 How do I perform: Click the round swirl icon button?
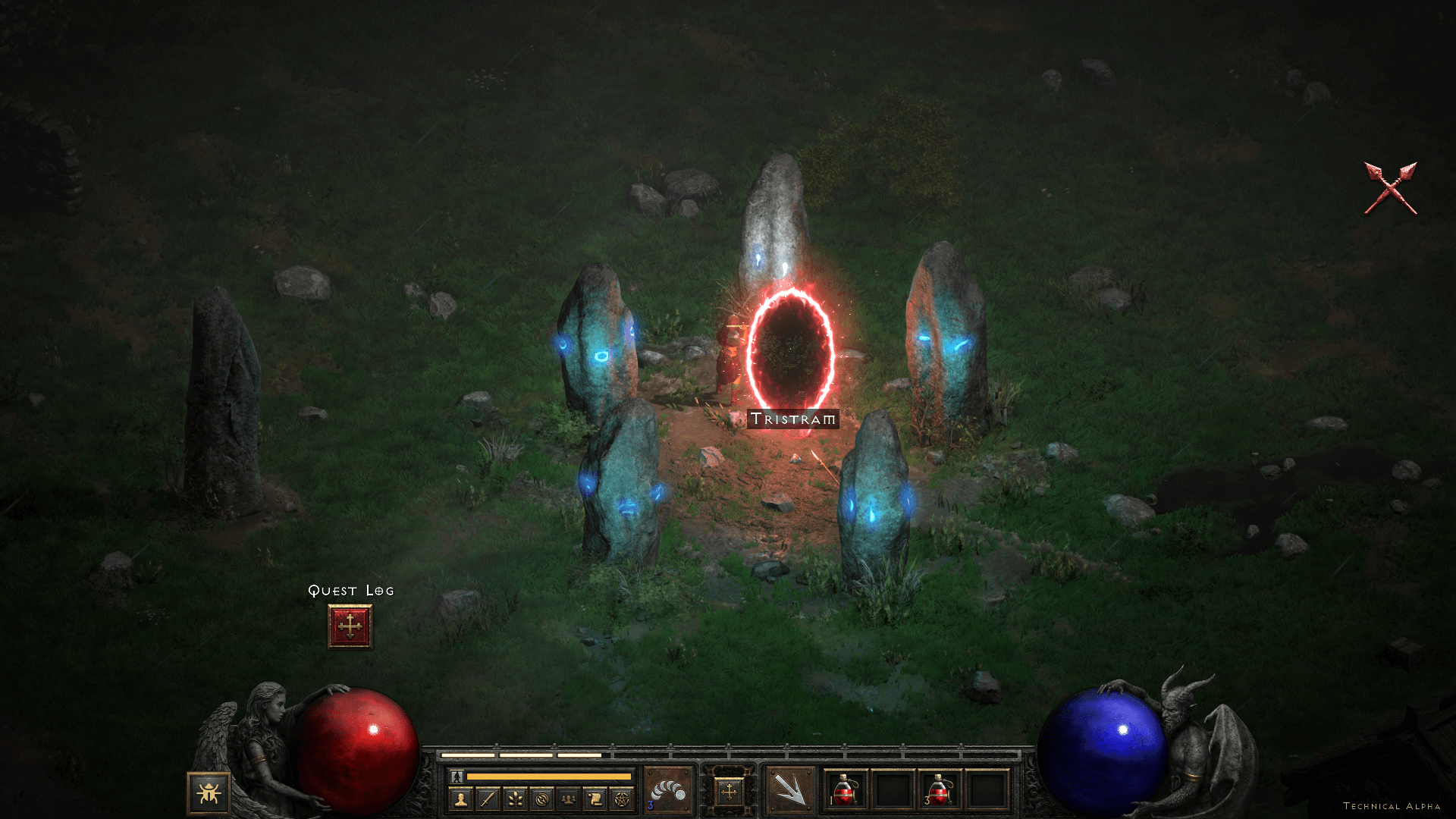point(541,799)
